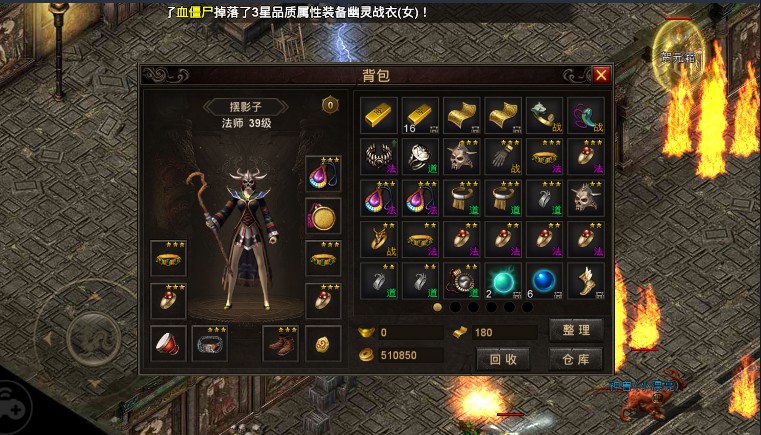
Task: Select the equipped gold medal slot
Action: (x=323, y=216)
